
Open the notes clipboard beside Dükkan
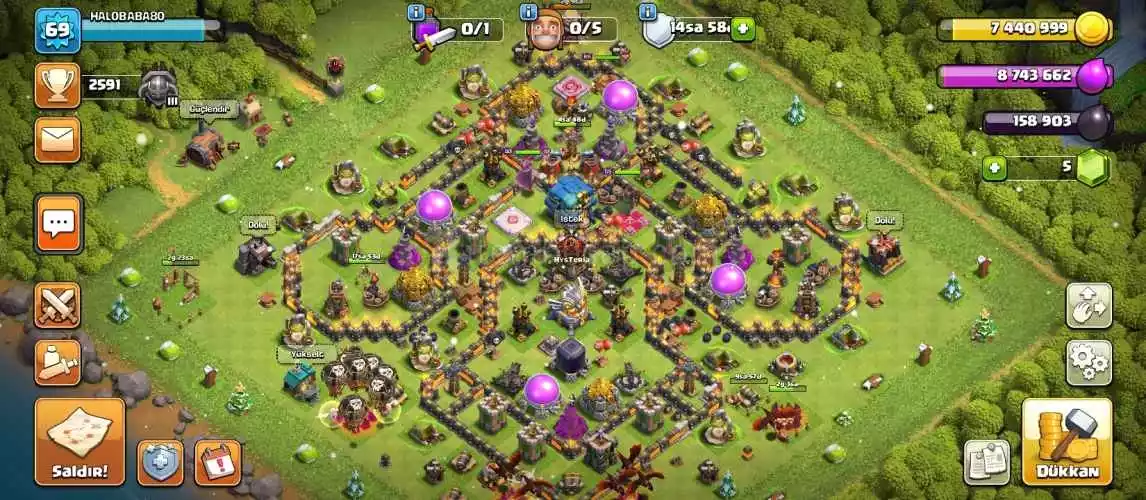pyautogui.click(x=986, y=462)
